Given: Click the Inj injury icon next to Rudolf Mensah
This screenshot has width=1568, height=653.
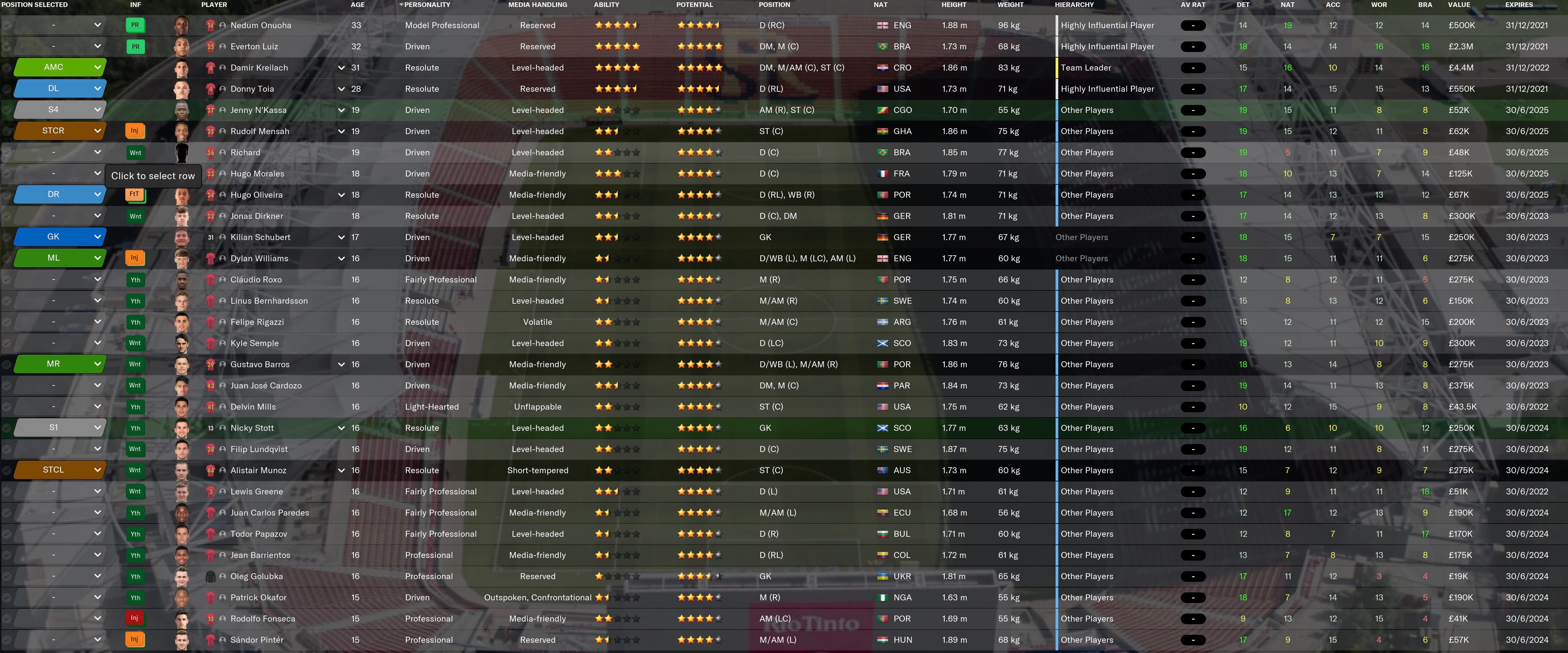Looking at the screenshot, I should pyautogui.click(x=135, y=131).
